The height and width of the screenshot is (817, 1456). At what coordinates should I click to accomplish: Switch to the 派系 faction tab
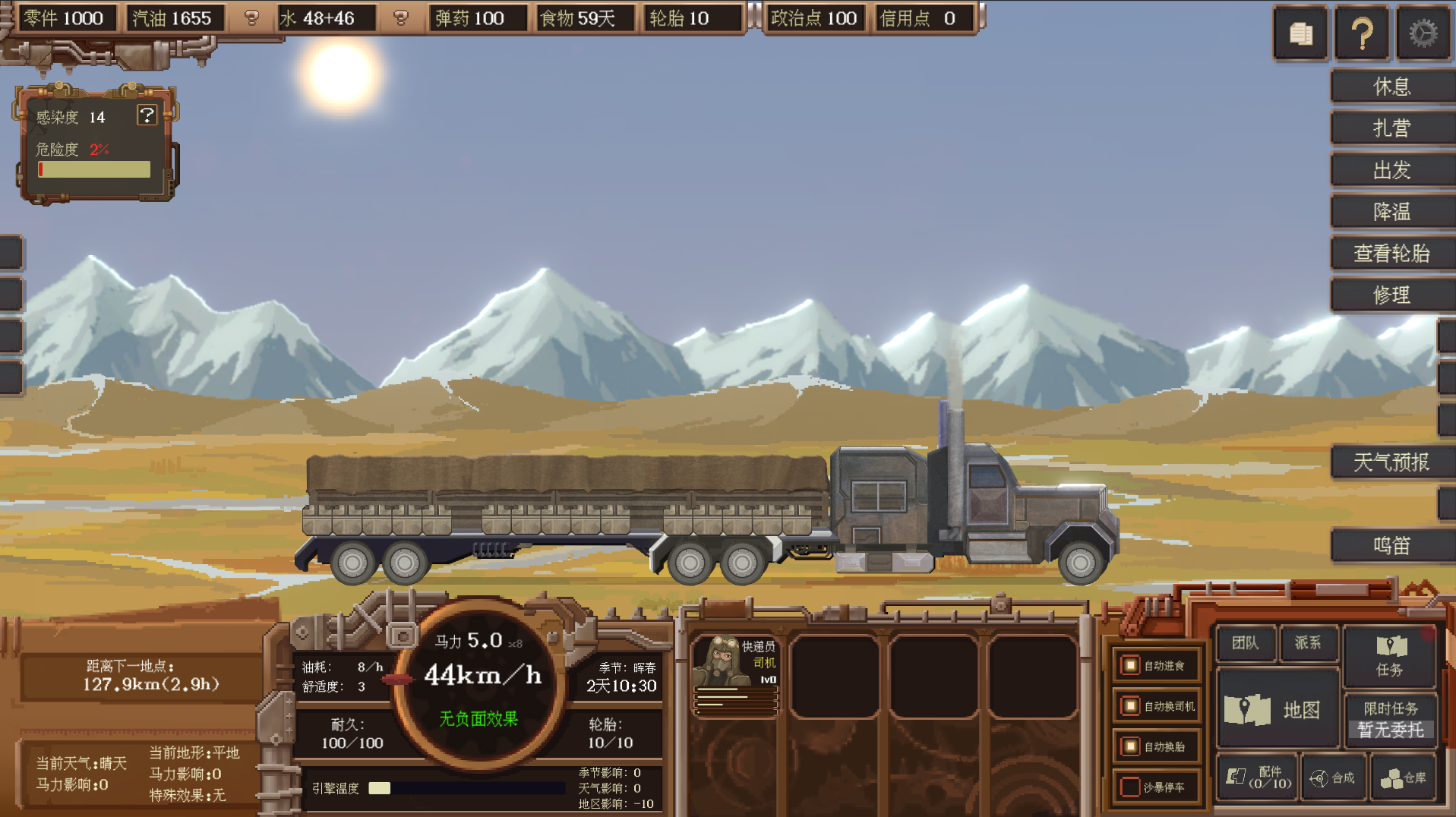tap(1308, 643)
